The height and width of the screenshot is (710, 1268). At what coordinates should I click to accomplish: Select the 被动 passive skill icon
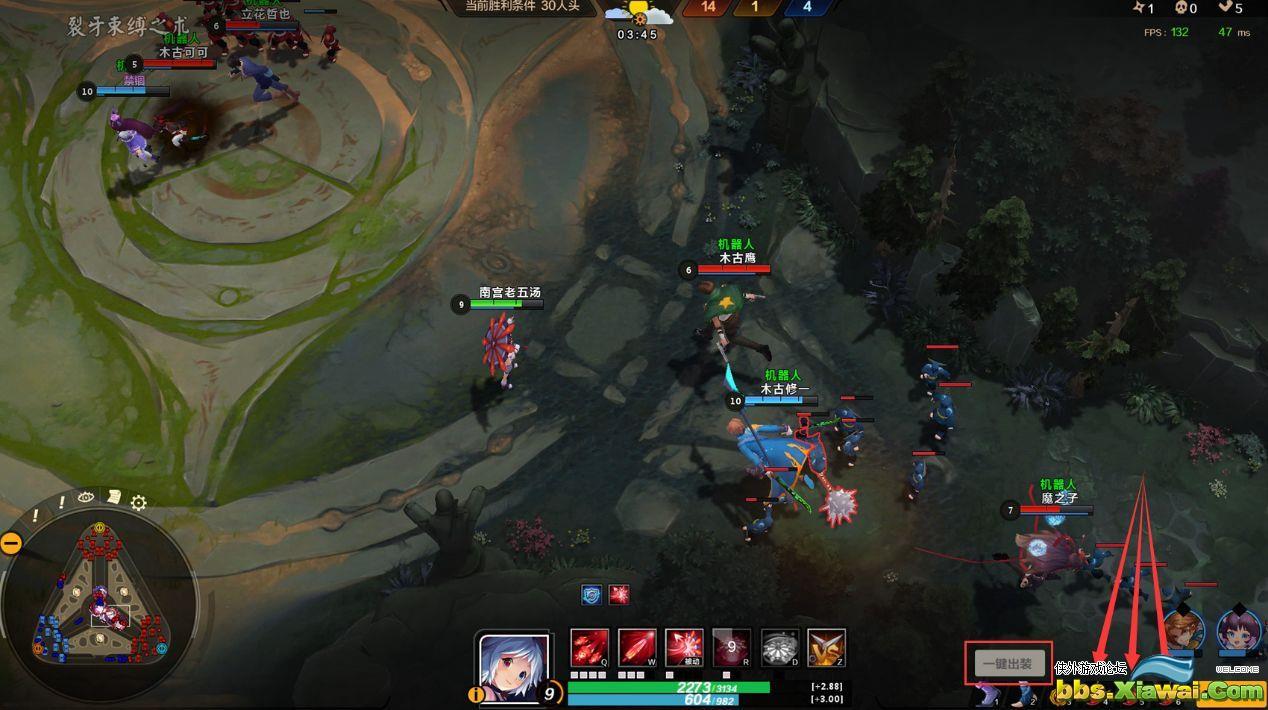pyautogui.click(x=684, y=648)
